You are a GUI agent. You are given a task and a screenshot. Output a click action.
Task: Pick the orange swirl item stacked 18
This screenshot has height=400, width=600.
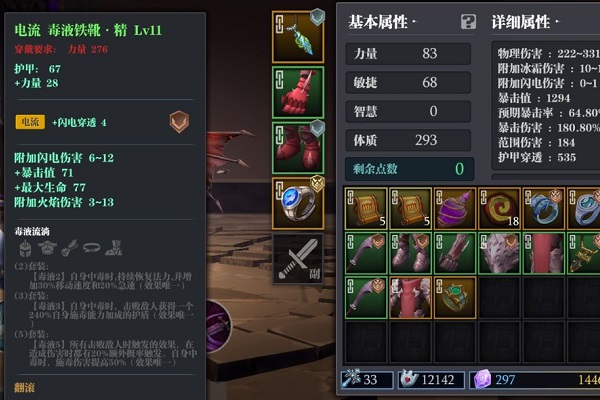click(498, 209)
